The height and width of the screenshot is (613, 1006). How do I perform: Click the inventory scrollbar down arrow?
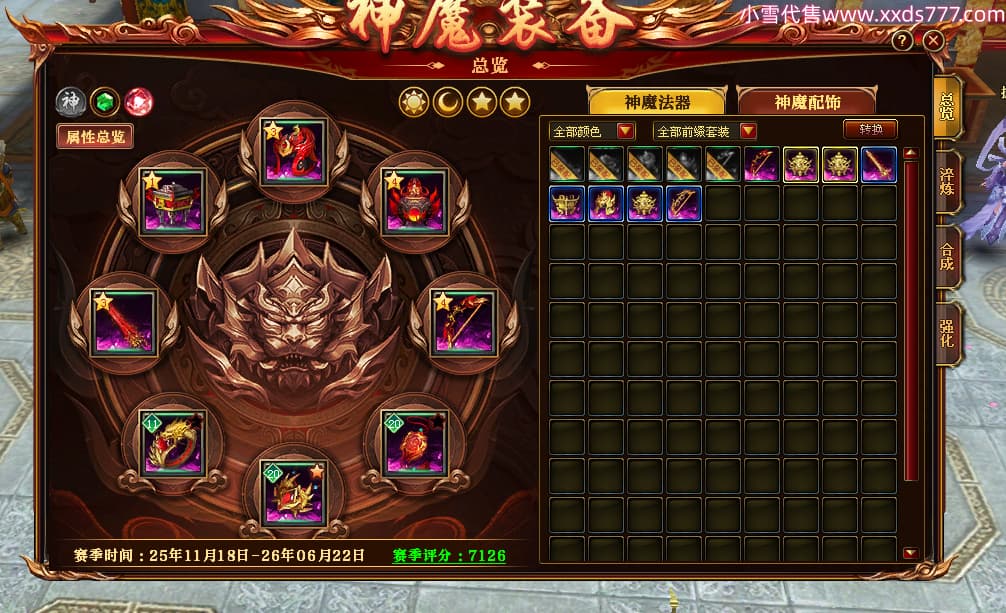(909, 553)
